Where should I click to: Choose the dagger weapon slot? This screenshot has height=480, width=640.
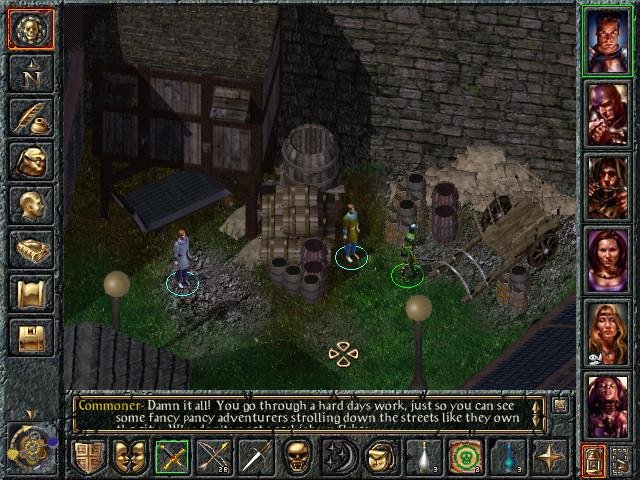(255, 457)
